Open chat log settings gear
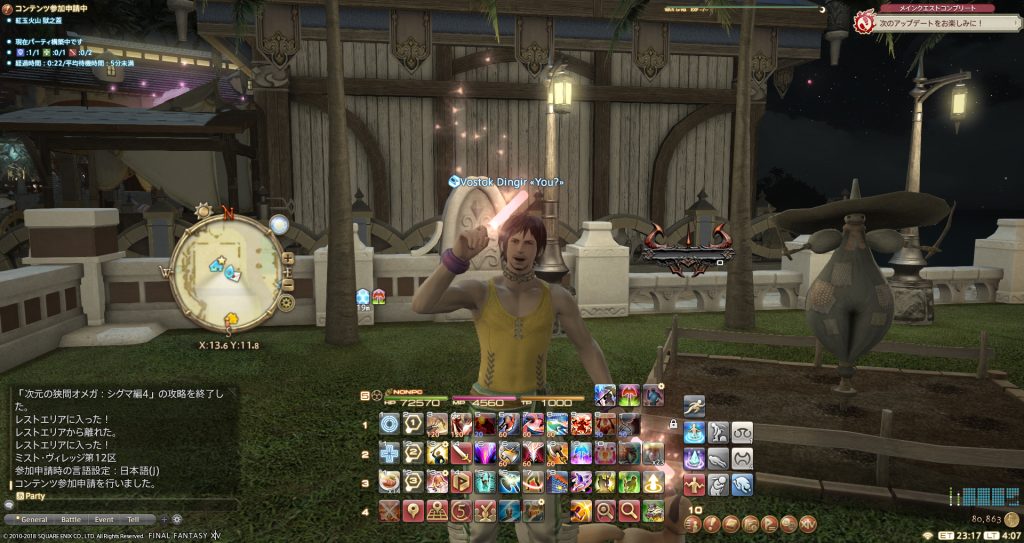 click(x=177, y=520)
